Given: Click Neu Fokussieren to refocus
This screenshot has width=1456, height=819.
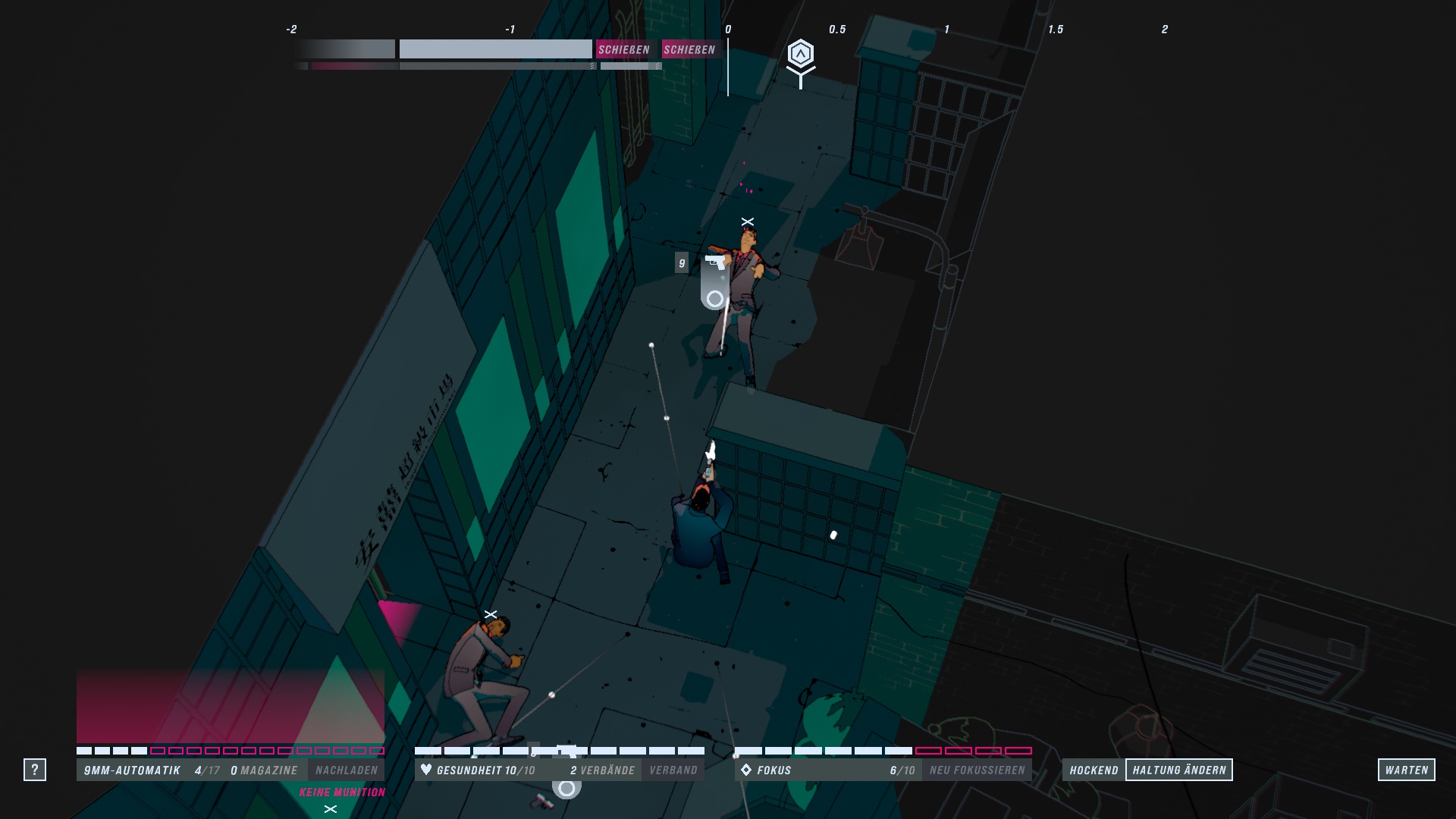Looking at the screenshot, I should pyautogui.click(x=975, y=769).
